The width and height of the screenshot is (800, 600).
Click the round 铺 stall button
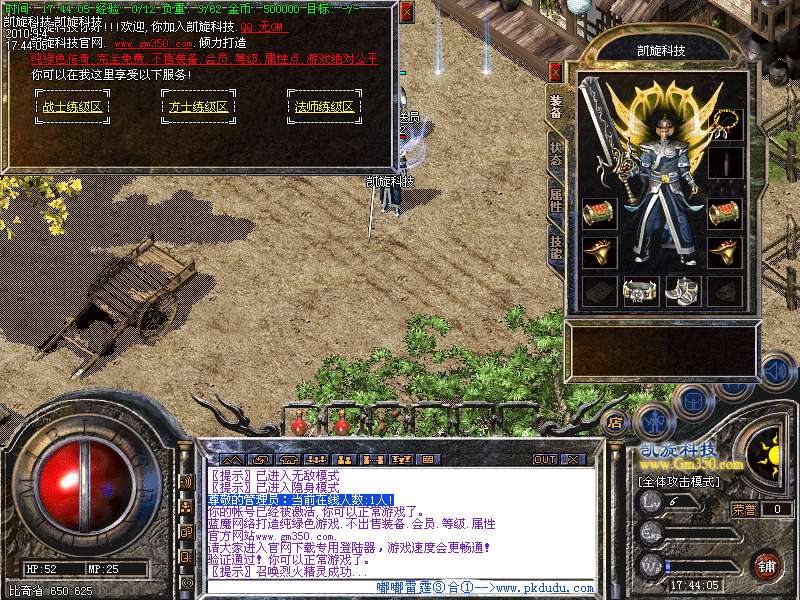(767, 565)
